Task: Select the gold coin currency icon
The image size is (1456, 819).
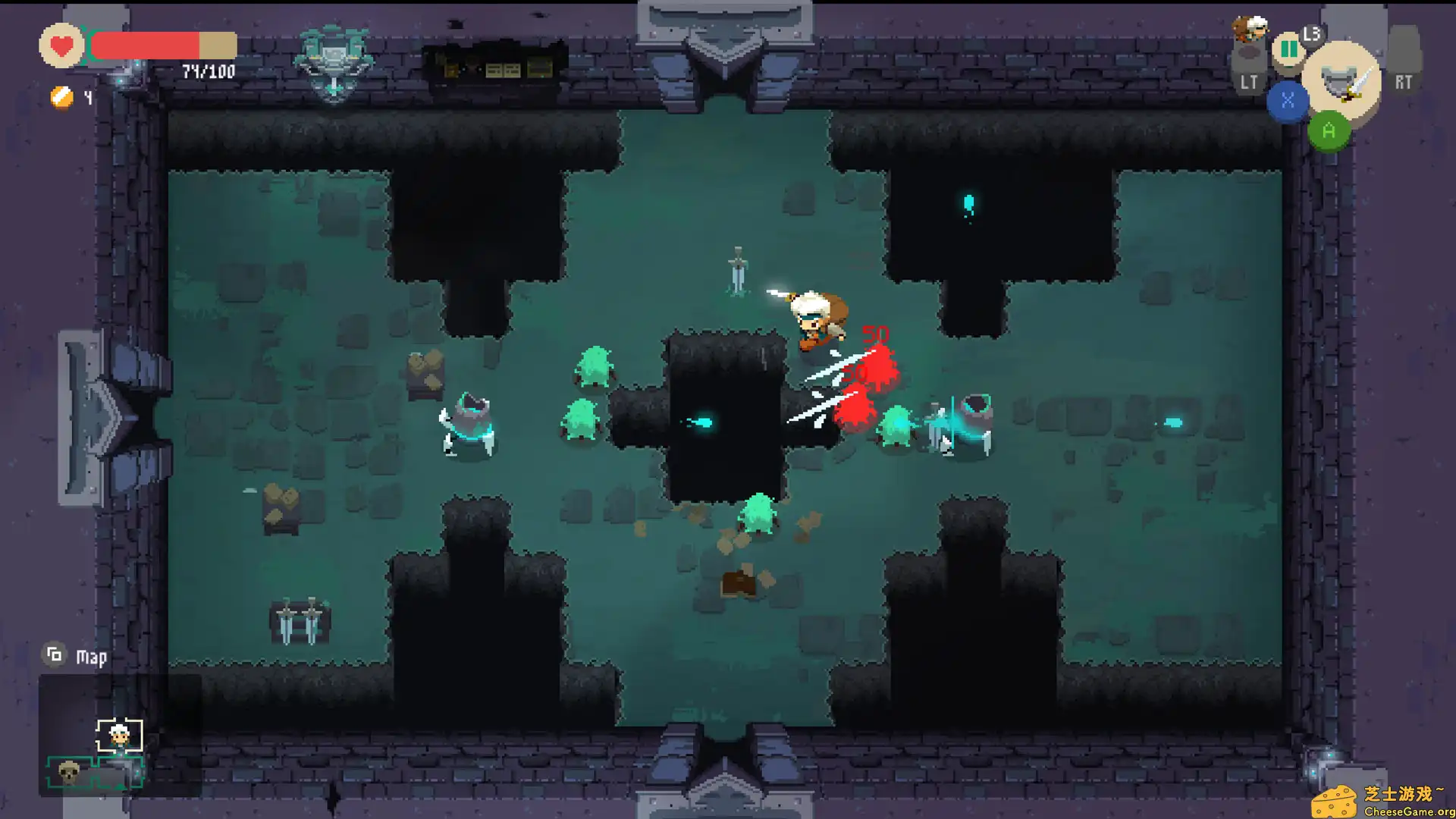Action: click(61, 97)
